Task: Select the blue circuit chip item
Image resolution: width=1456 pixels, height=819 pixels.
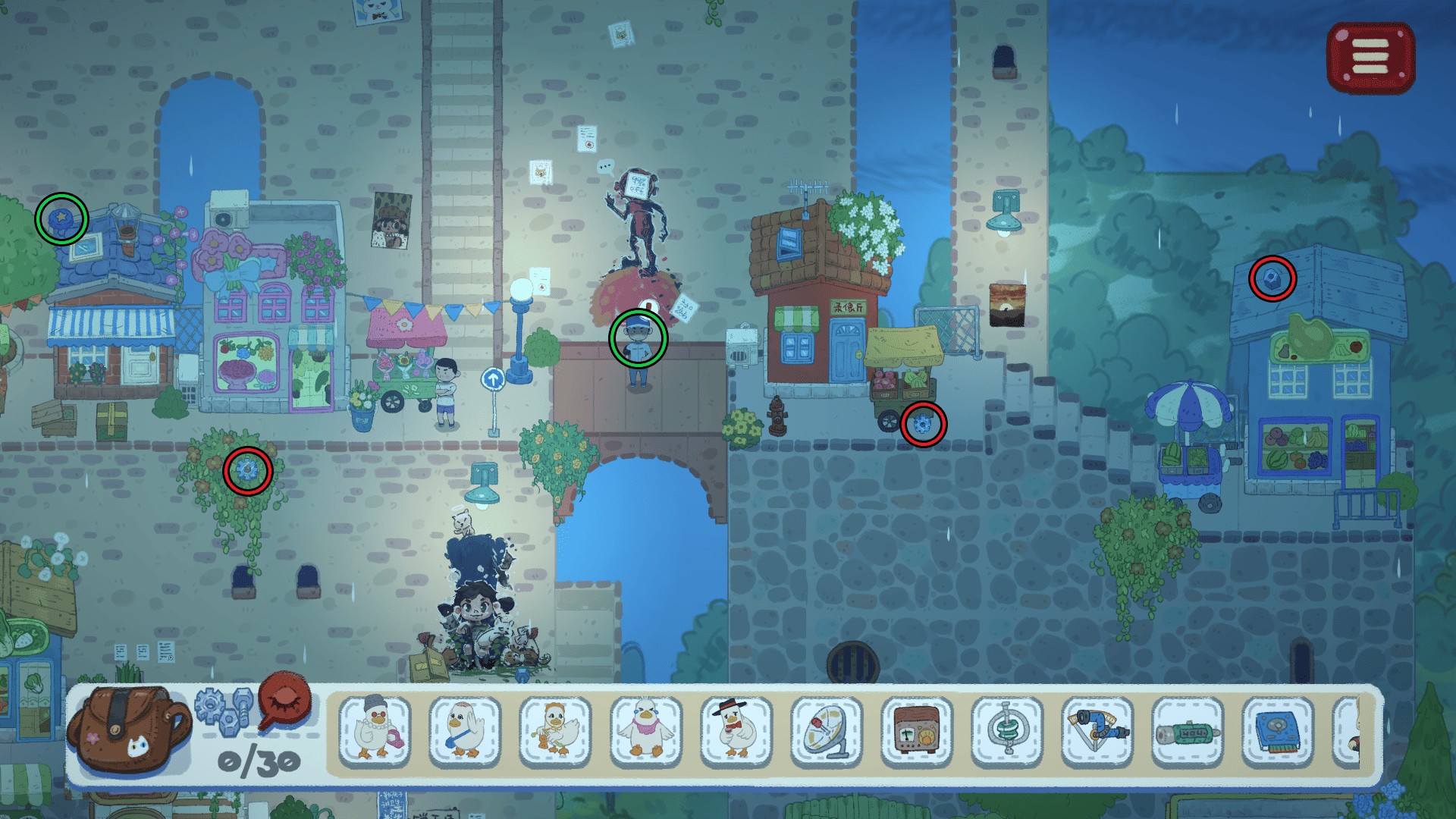Action: pyautogui.click(x=1278, y=730)
